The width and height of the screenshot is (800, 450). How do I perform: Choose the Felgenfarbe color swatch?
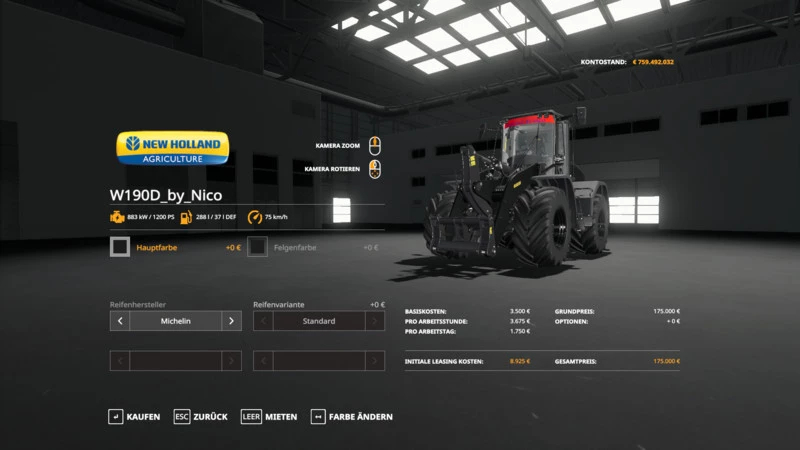pyautogui.click(x=258, y=247)
